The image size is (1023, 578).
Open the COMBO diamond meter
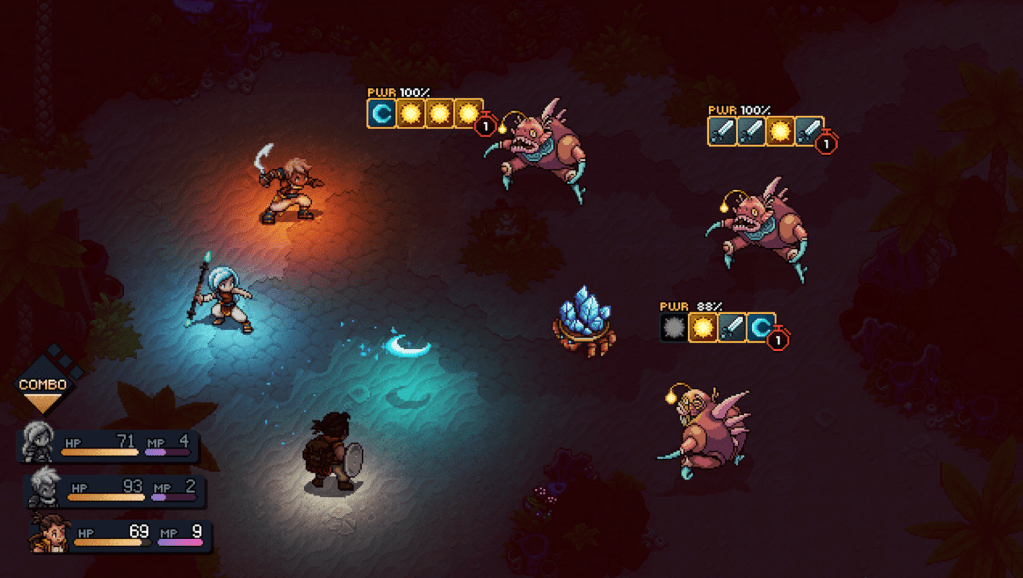(43, 384)
